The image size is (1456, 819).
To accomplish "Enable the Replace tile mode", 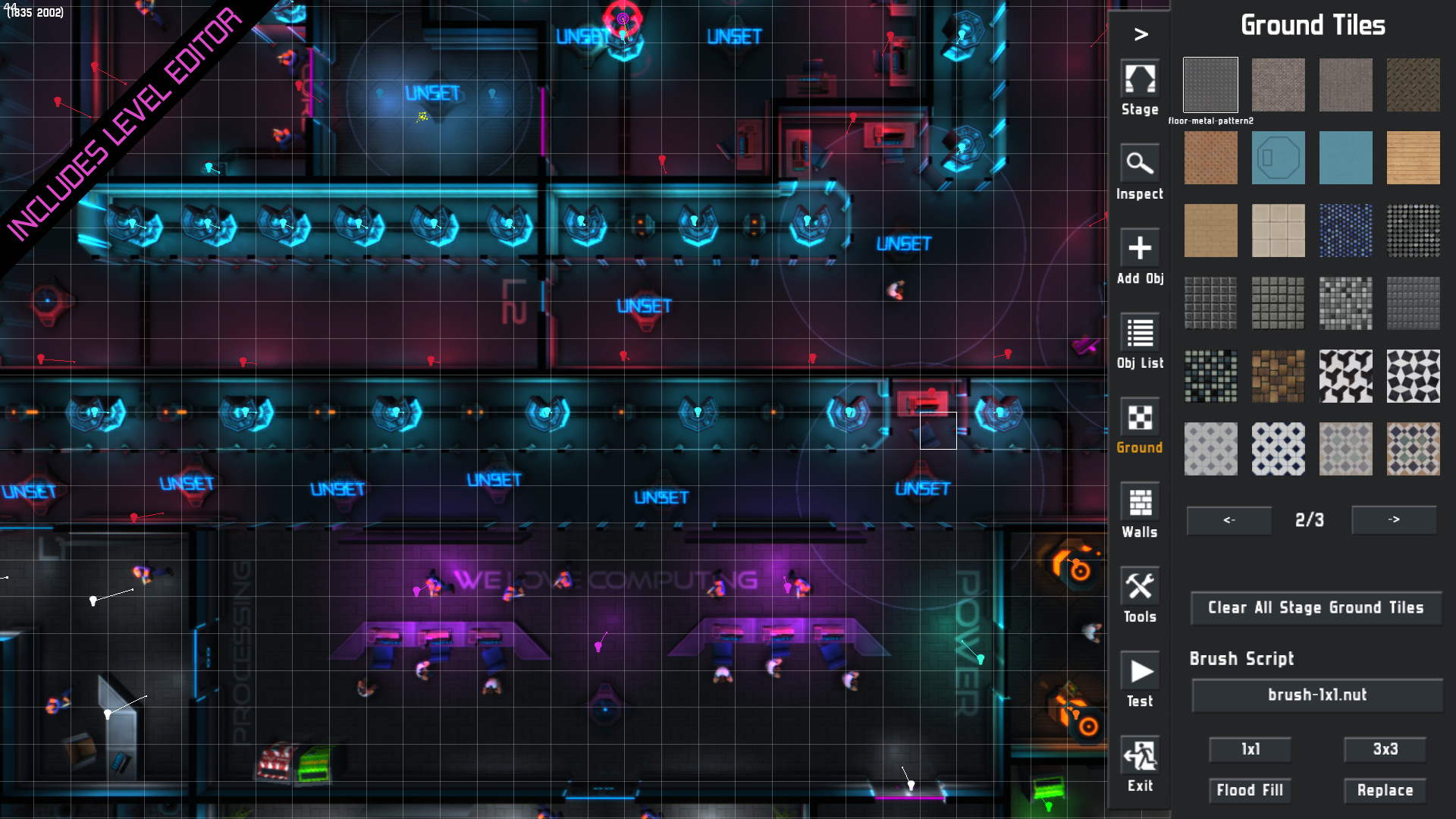I will [x=1385, y=790].
